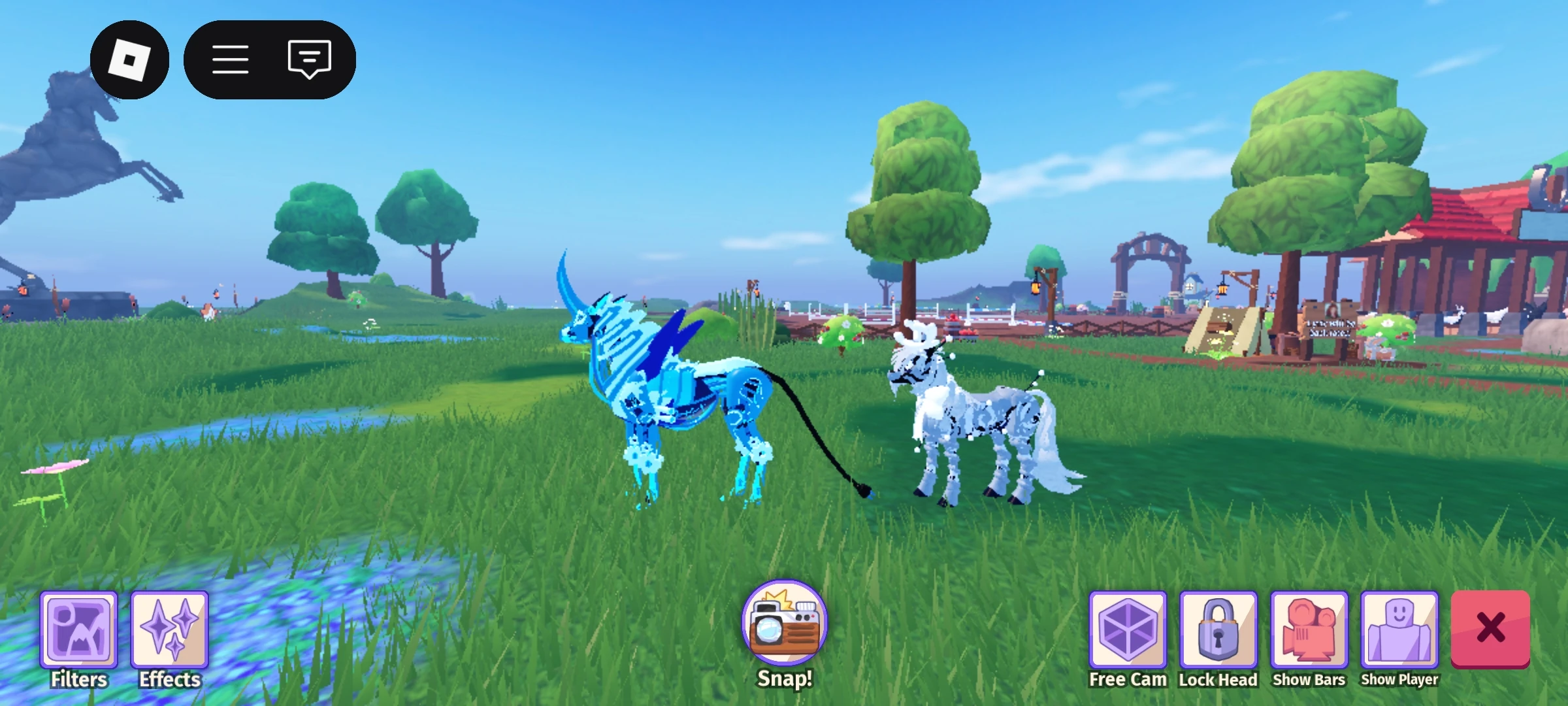
Task: Open the Roblox menu via the logo
Action: [x=129, y=60]
